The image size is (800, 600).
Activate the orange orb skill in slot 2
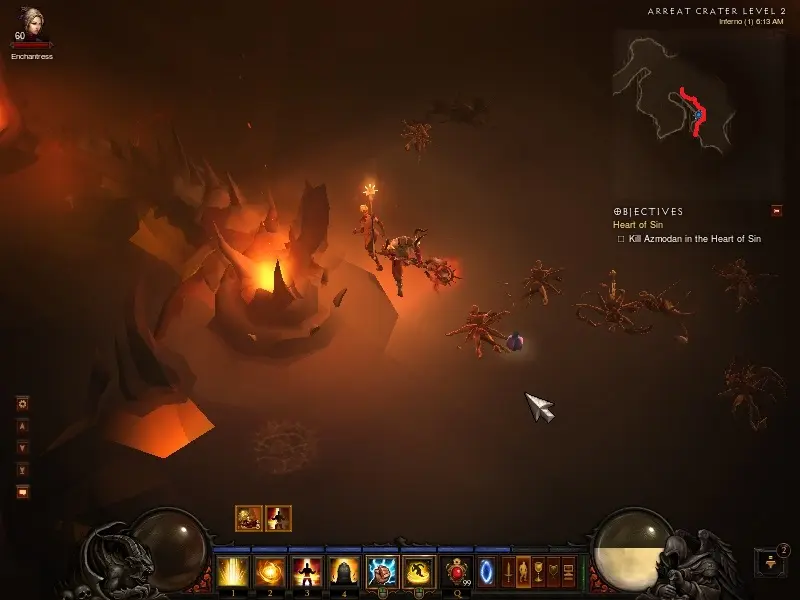[268, 572]
